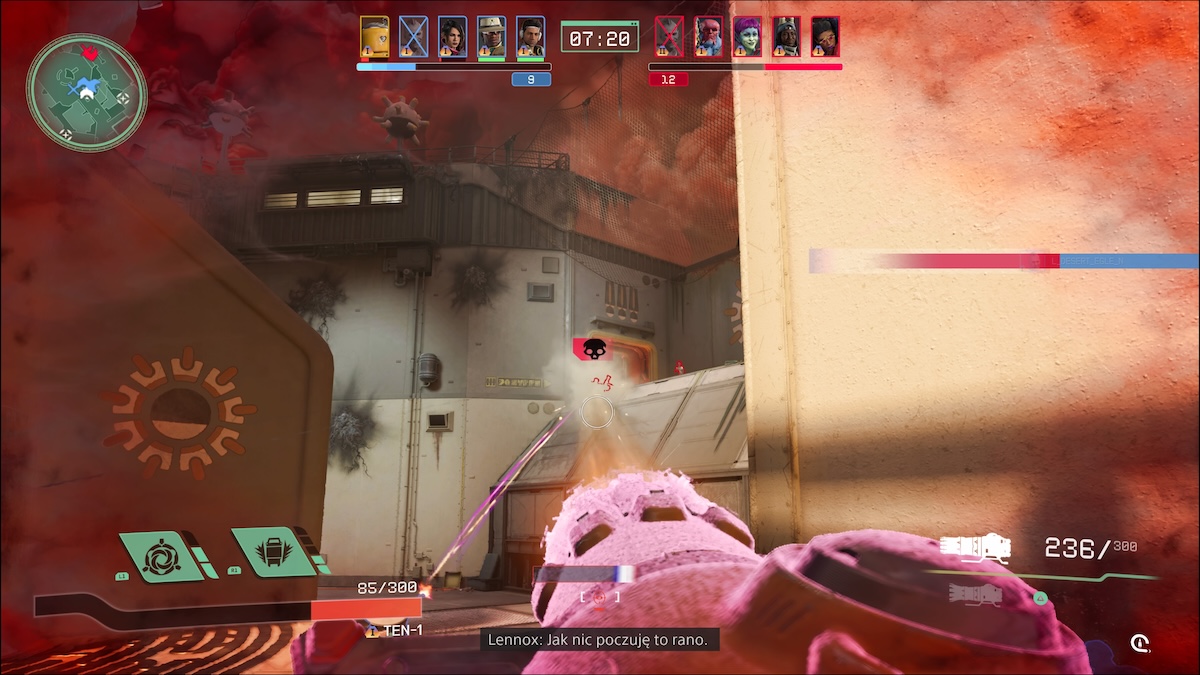Select the teammate portrait with headphones
Screen dimensions: 1200x675
tap(531, 37)
